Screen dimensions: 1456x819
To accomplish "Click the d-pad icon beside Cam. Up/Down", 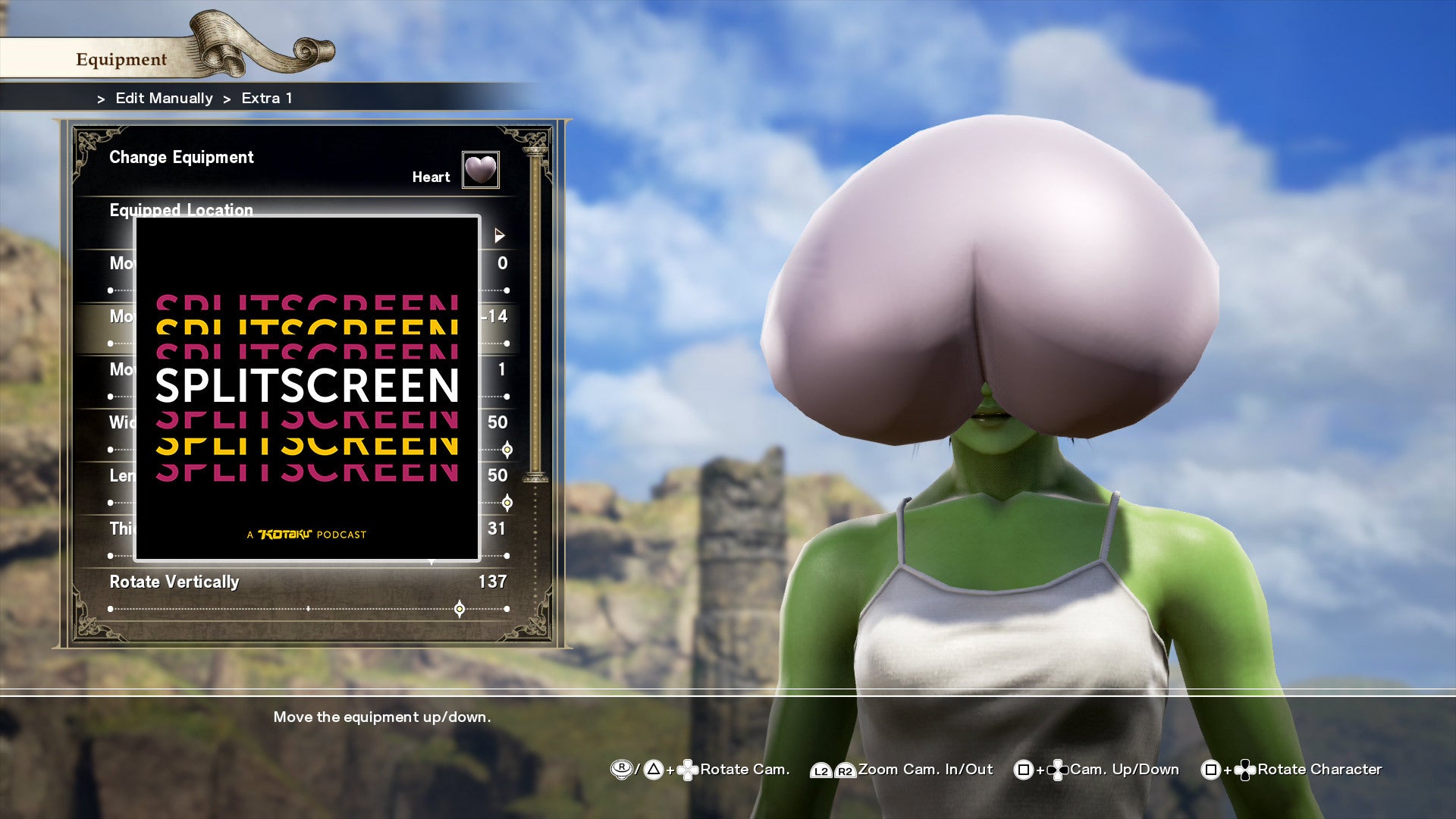I will (1058, 770).
